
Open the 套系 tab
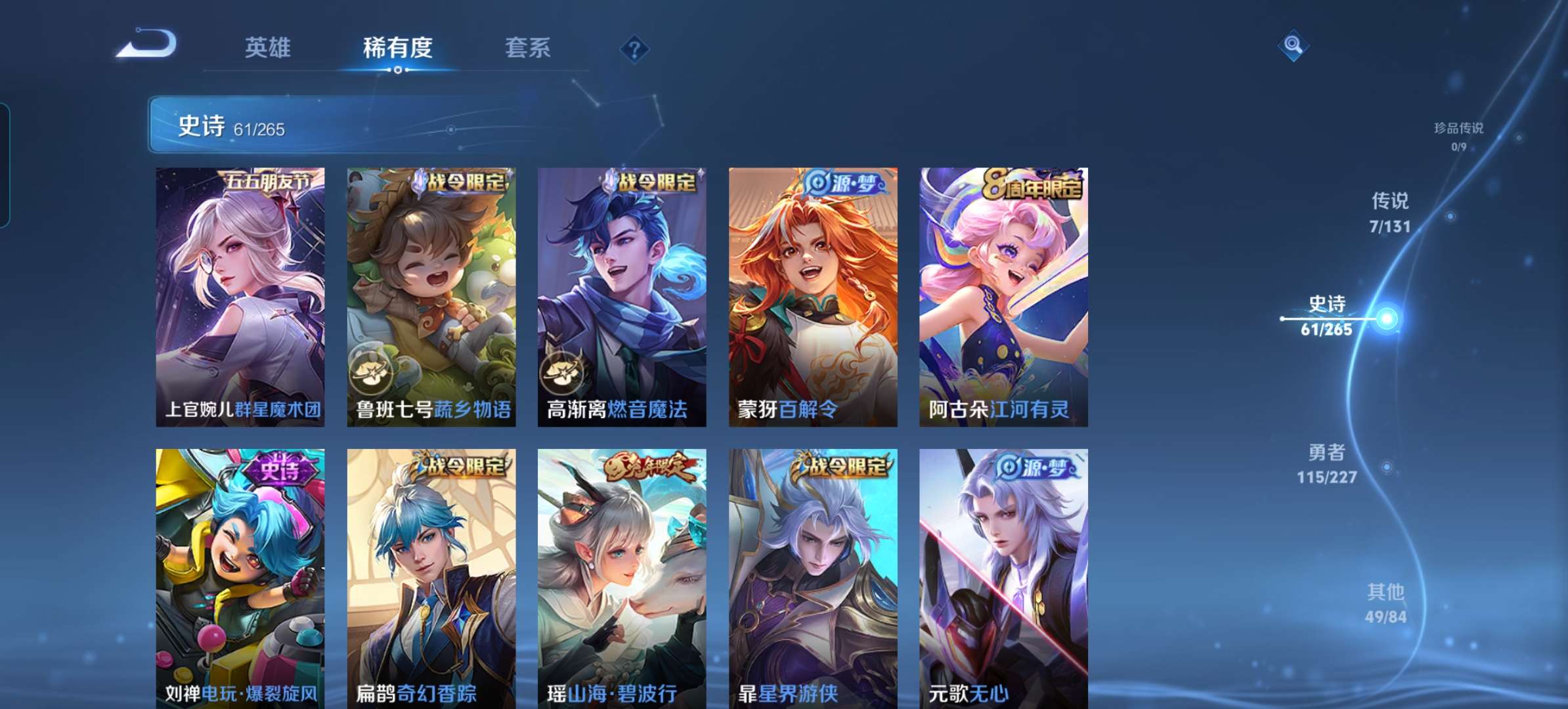[527, 48]
